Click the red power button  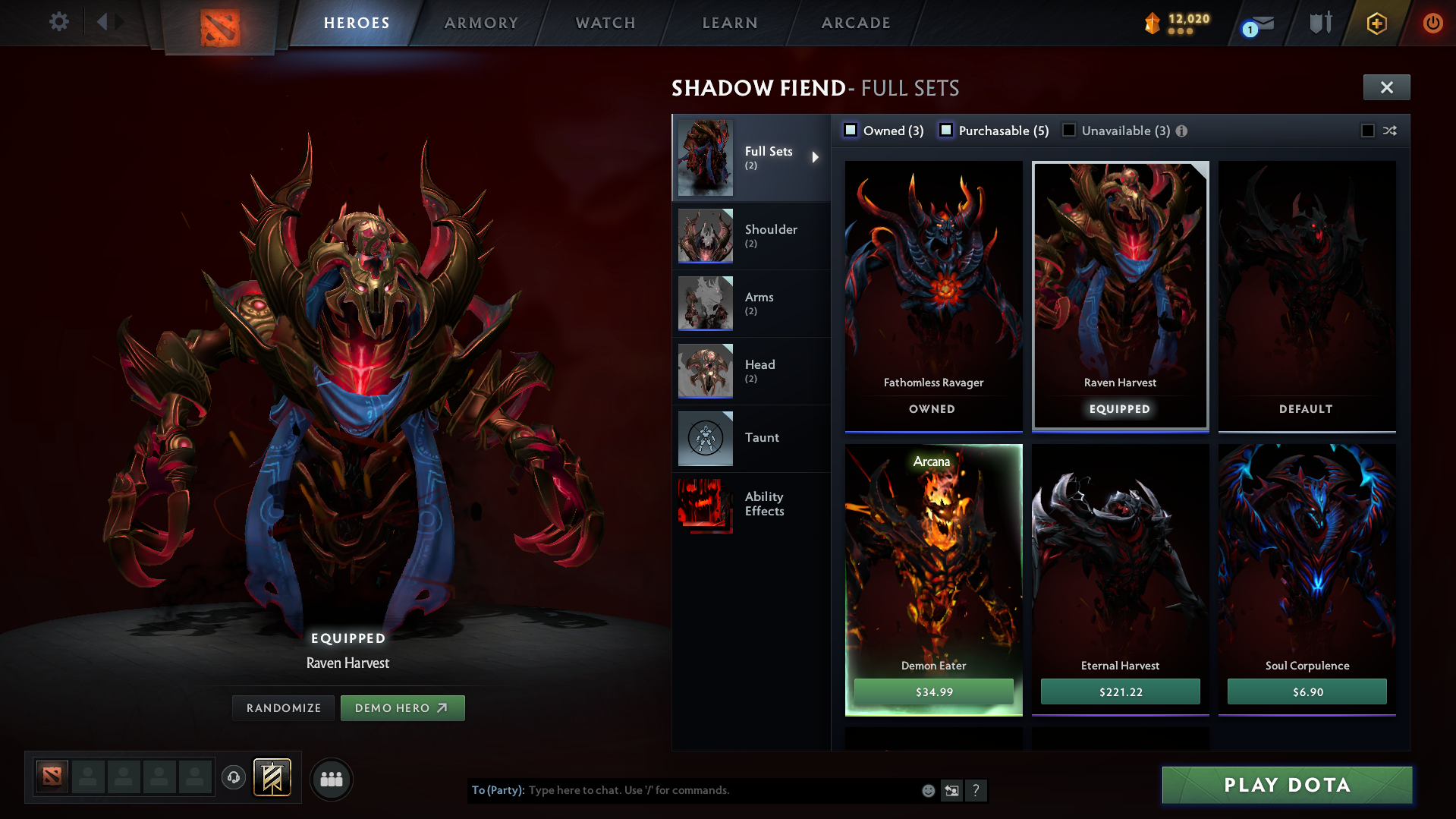pyautogui.click(x=1432, y=24)
